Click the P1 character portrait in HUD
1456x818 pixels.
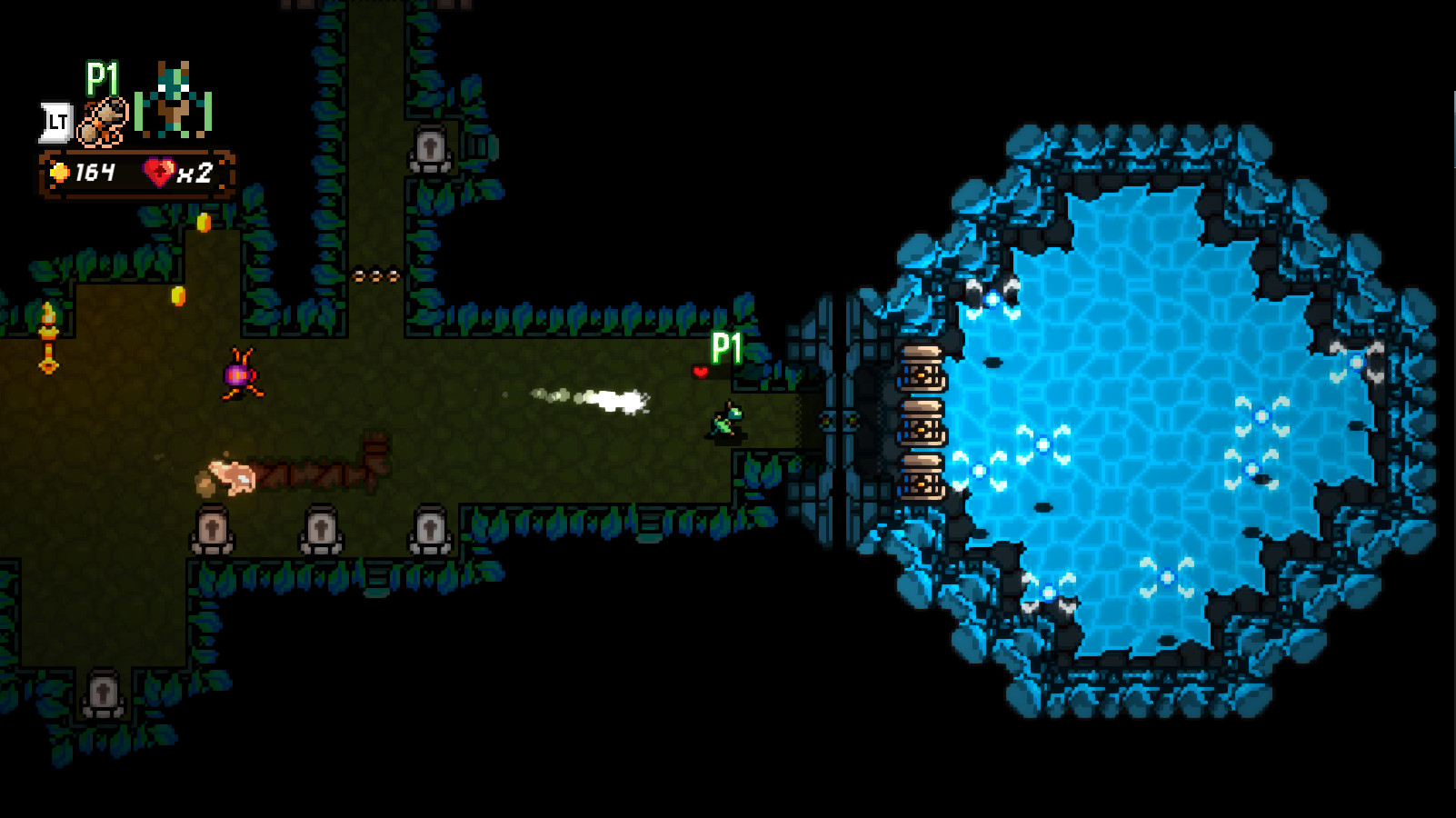point(173,100)
